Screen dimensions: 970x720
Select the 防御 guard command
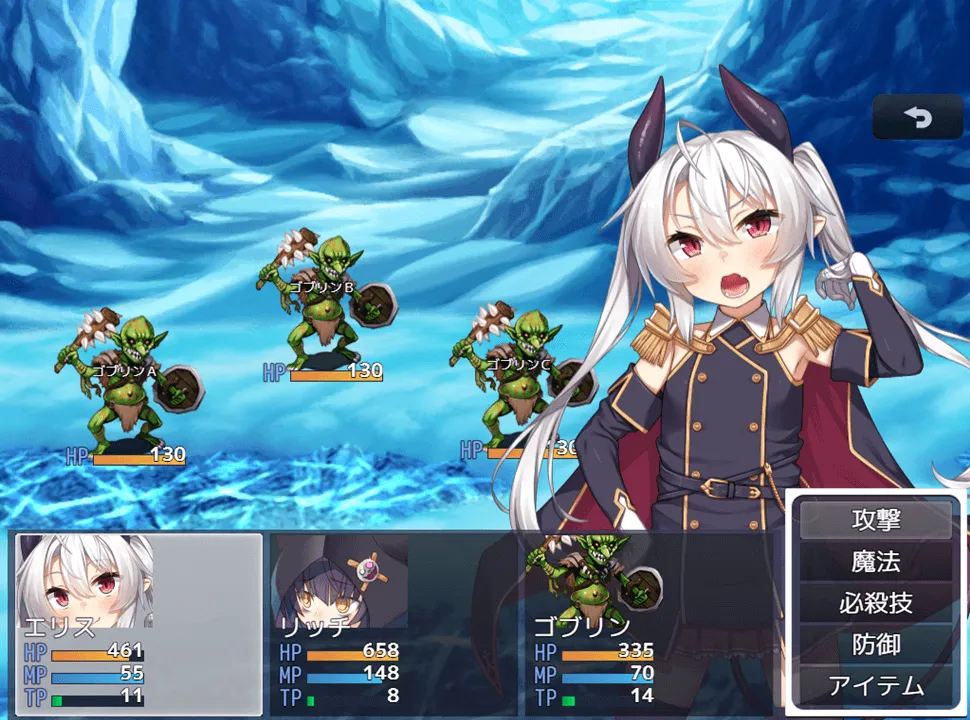(x=876, y=645)
